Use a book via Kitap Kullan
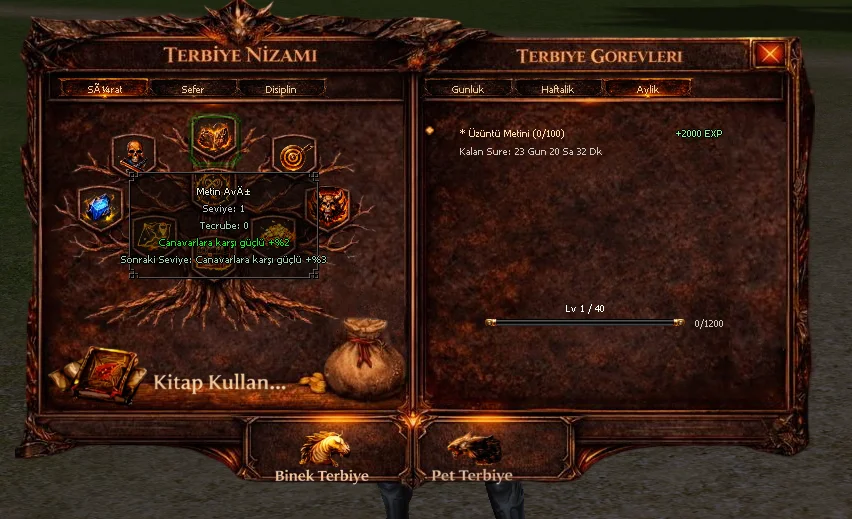 [218, 382]
